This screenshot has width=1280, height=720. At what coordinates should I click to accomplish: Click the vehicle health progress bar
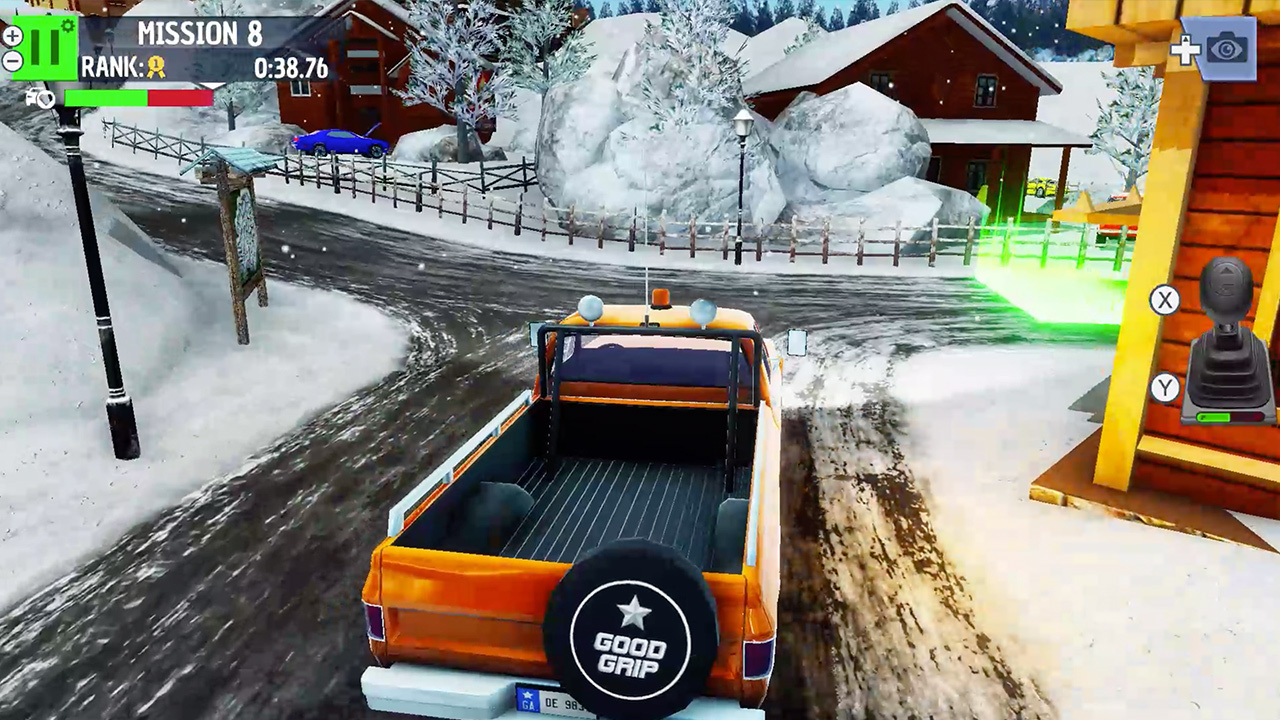(x=137, y=99)
